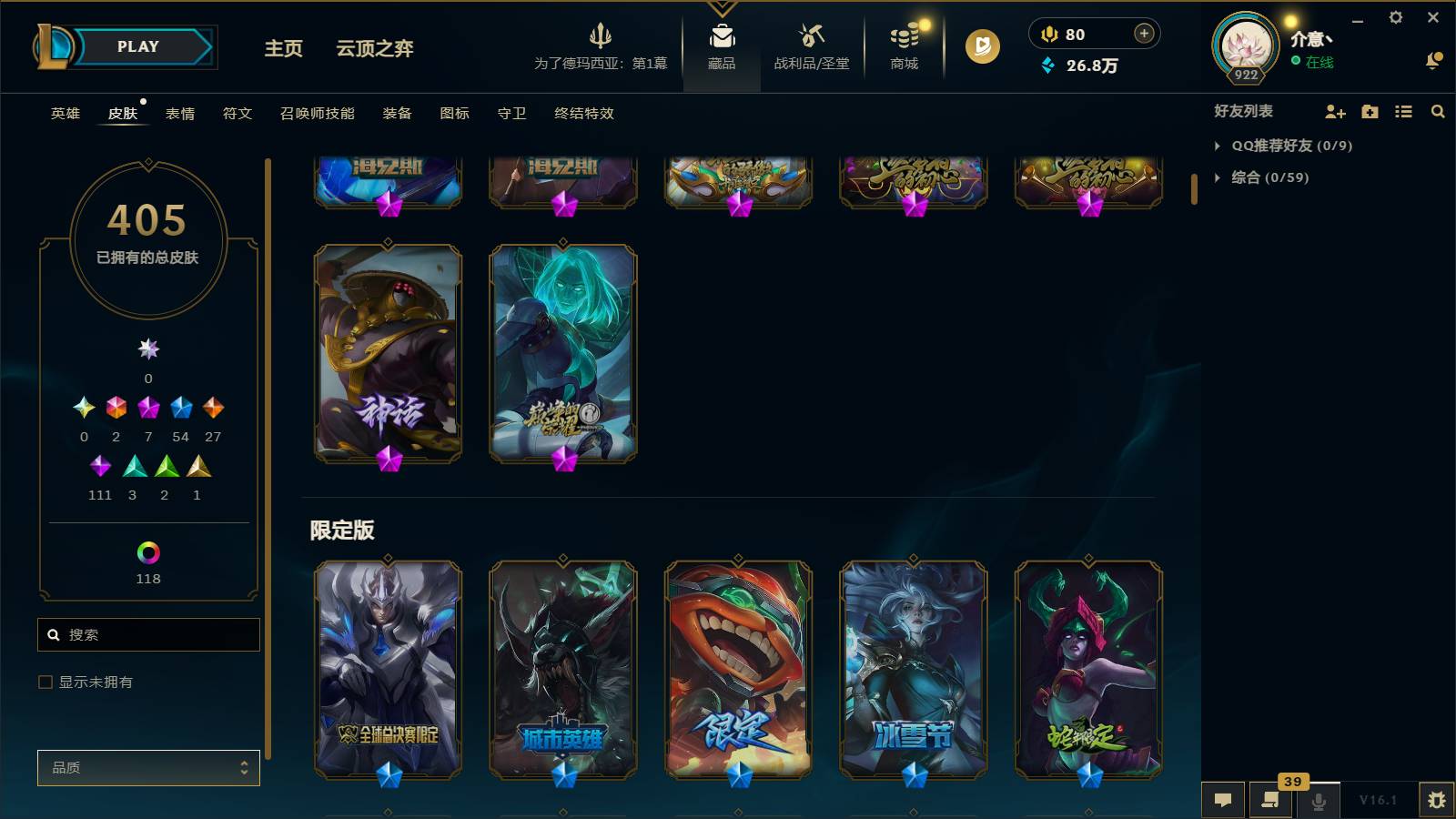Open the 品质 quality dropdown
1456x819 pixels.
pyautogui.click(x=148, y=767)
